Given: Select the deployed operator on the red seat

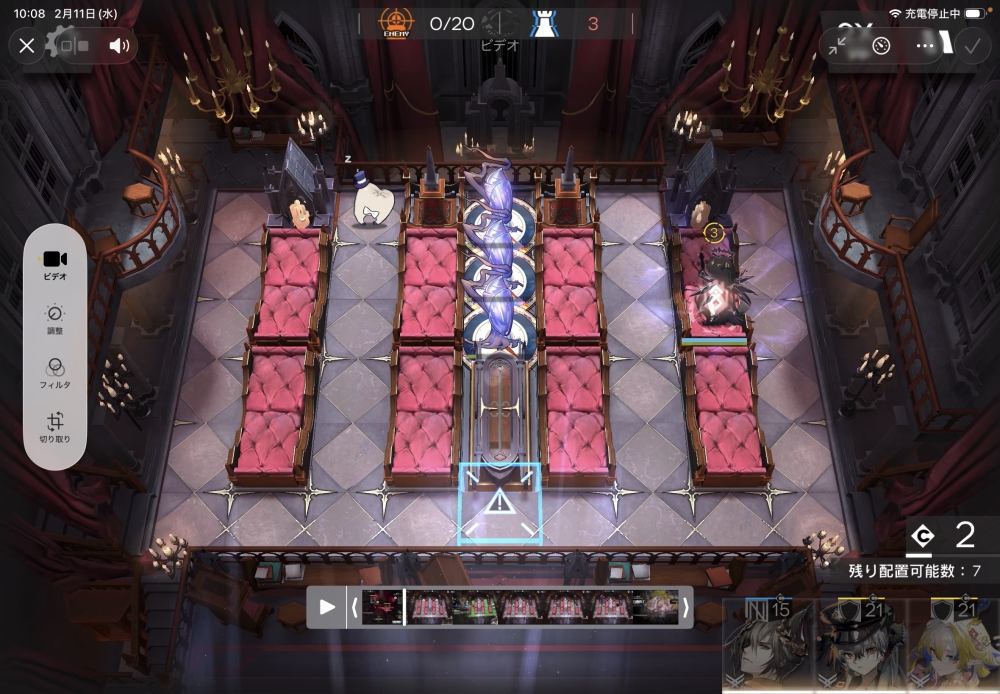Looking at the screenshot, I should point(717,290).
